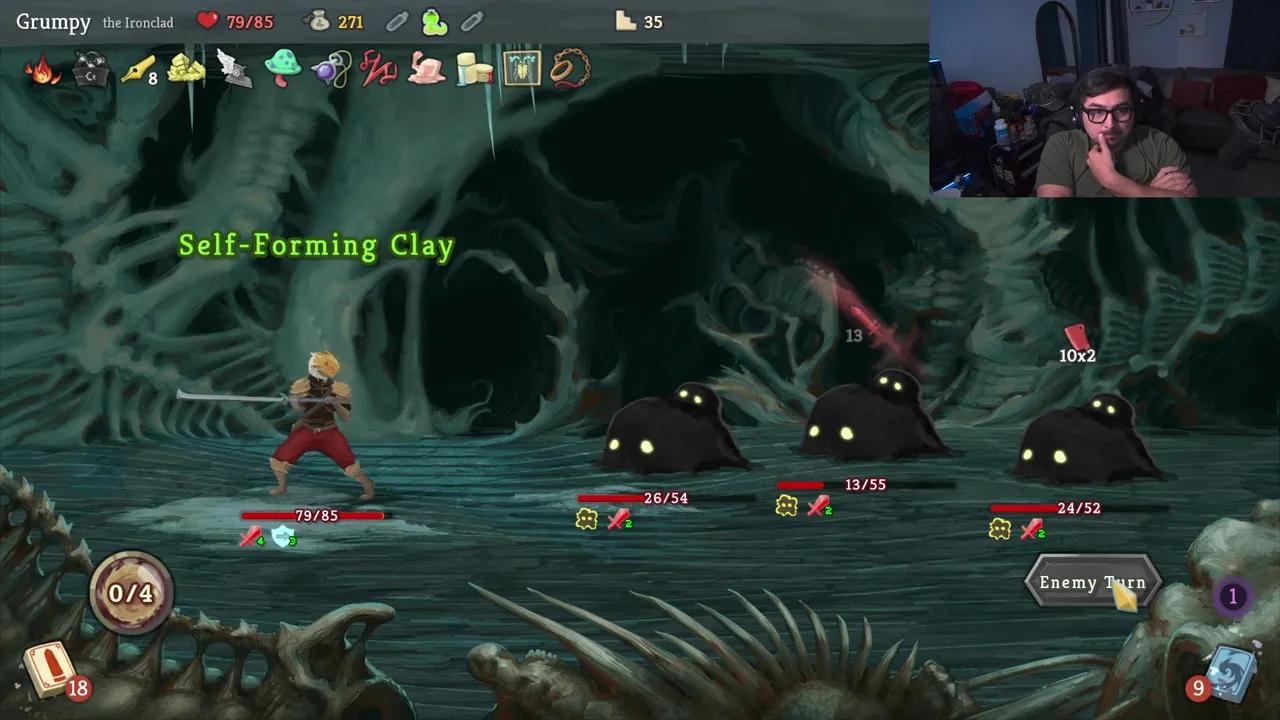Image resolution: width=1280 pixels, height=720 pixels.
Task: Inspect the bronze ring relic at the bar's end
Action: (x=570, y=68)
